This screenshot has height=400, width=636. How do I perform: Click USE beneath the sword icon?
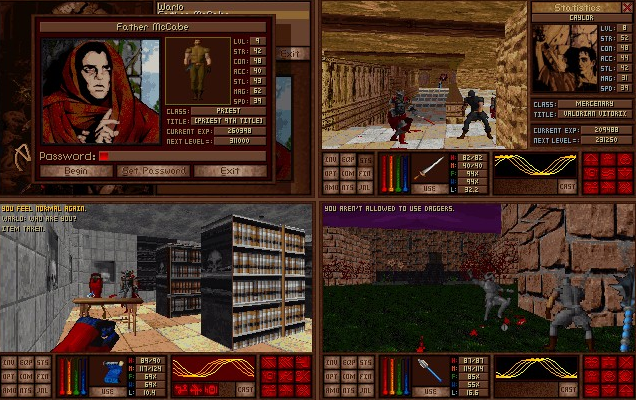tap(428, 188)
